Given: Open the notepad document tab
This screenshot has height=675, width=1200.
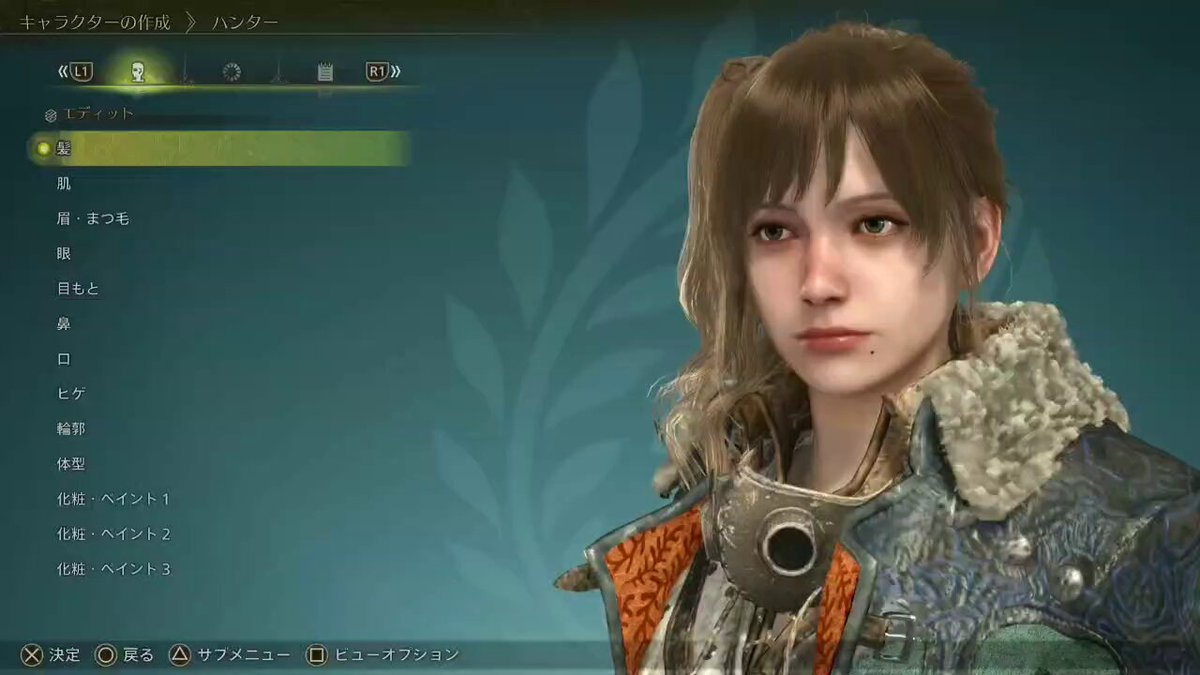Looking at the screenshot, I should tap(324, 71).
